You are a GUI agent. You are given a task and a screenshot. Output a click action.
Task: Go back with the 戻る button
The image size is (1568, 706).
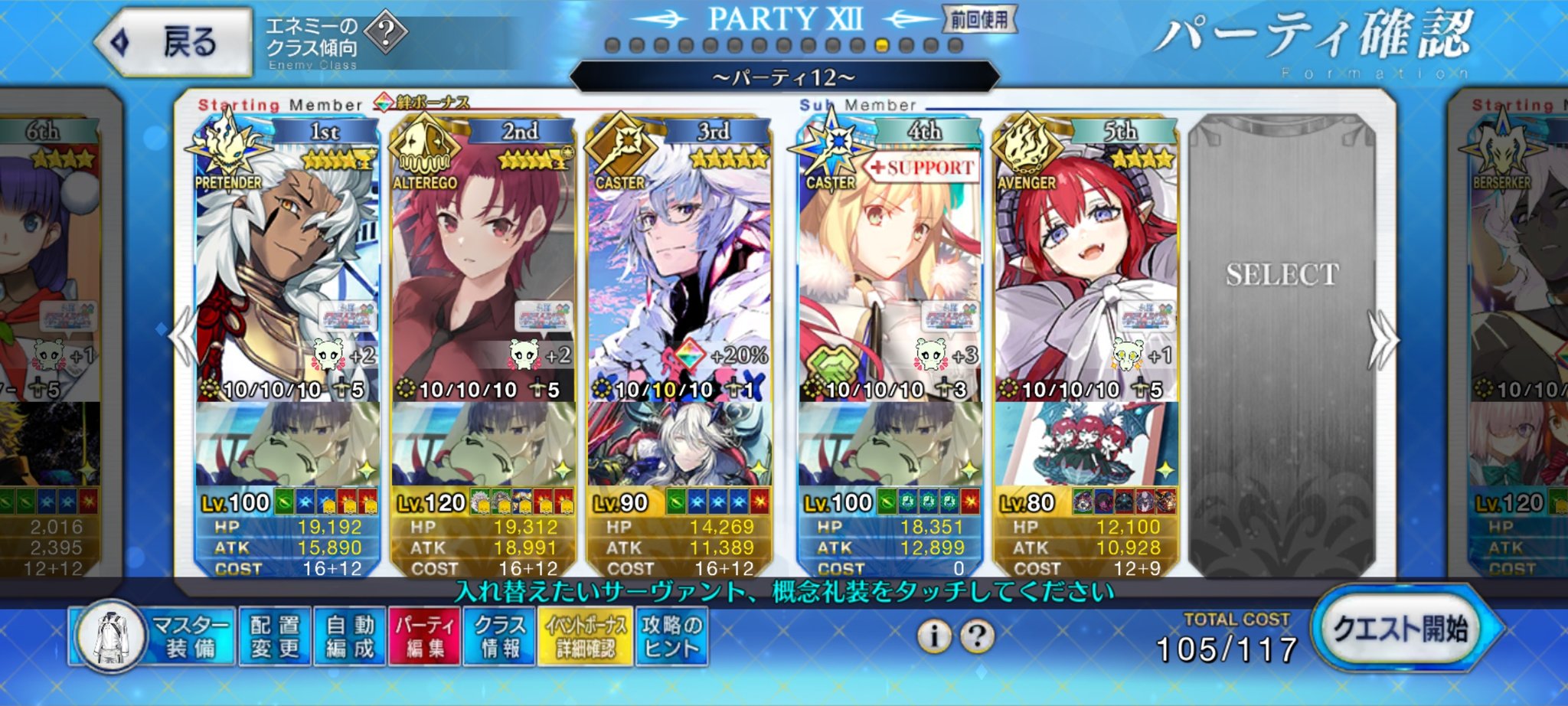175,42
